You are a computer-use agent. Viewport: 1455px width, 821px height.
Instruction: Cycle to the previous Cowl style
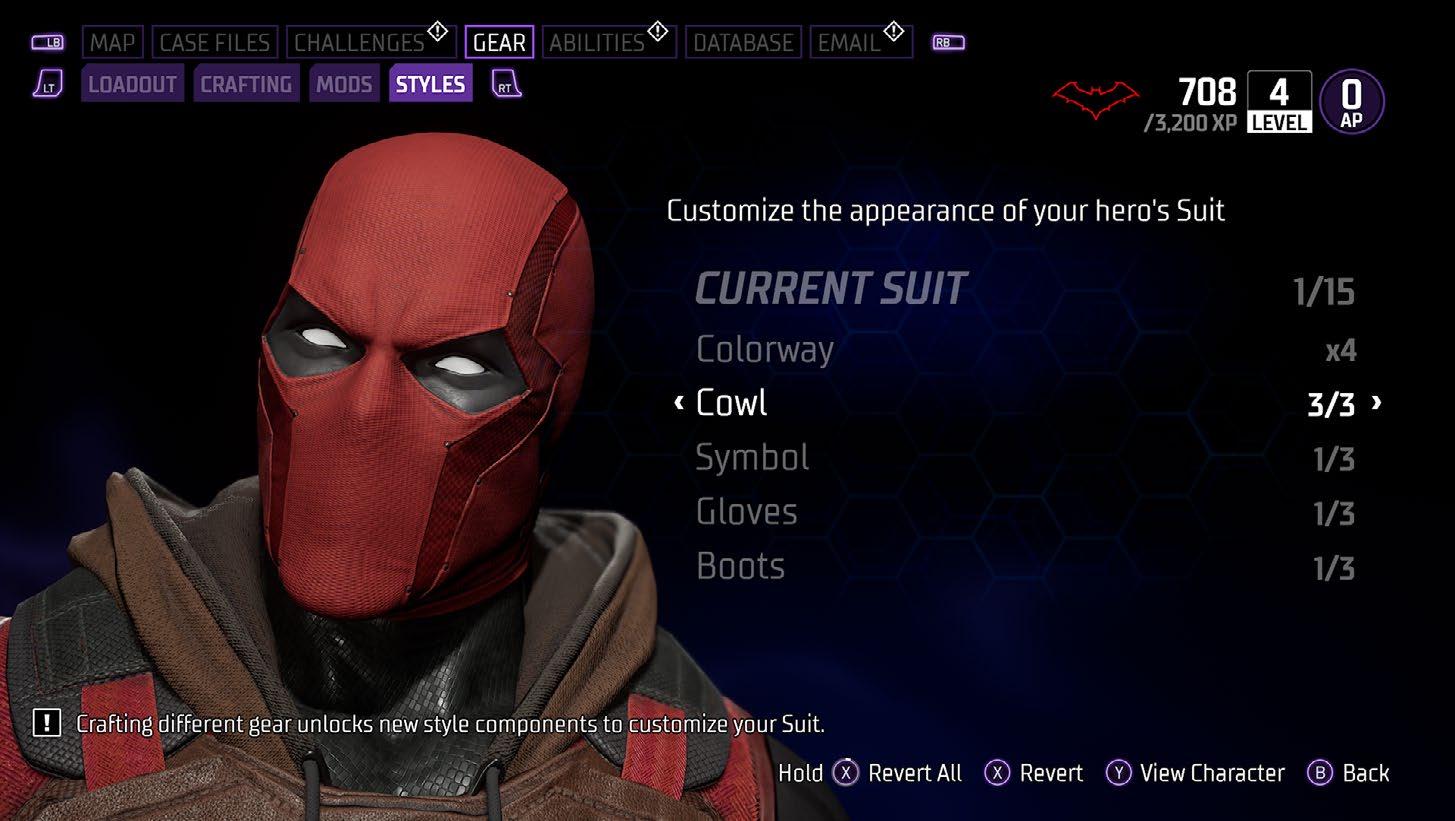click(679, 403)
